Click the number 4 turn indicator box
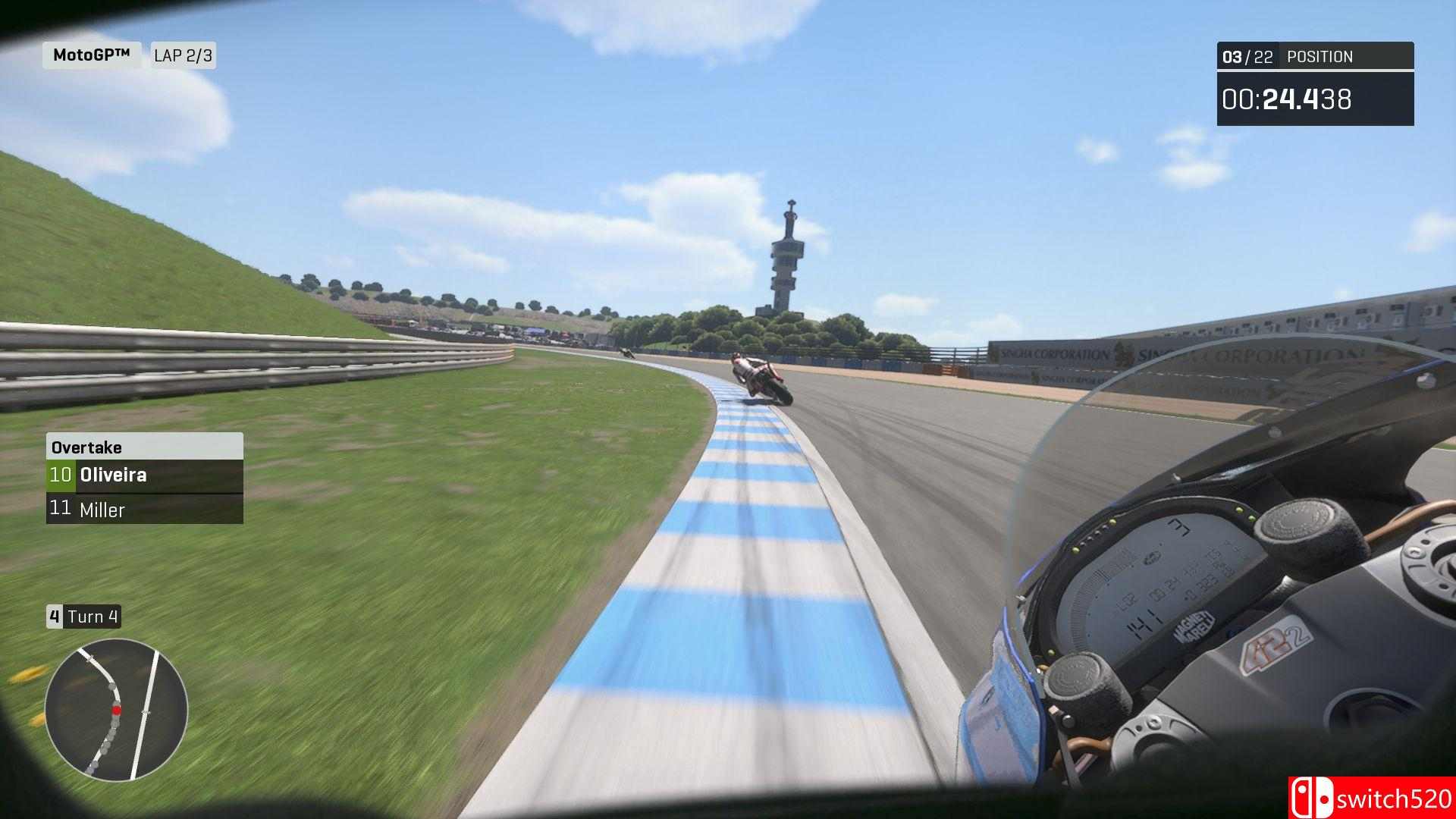Viewport: 1456px width, 819px height. [x=54, y=617]
